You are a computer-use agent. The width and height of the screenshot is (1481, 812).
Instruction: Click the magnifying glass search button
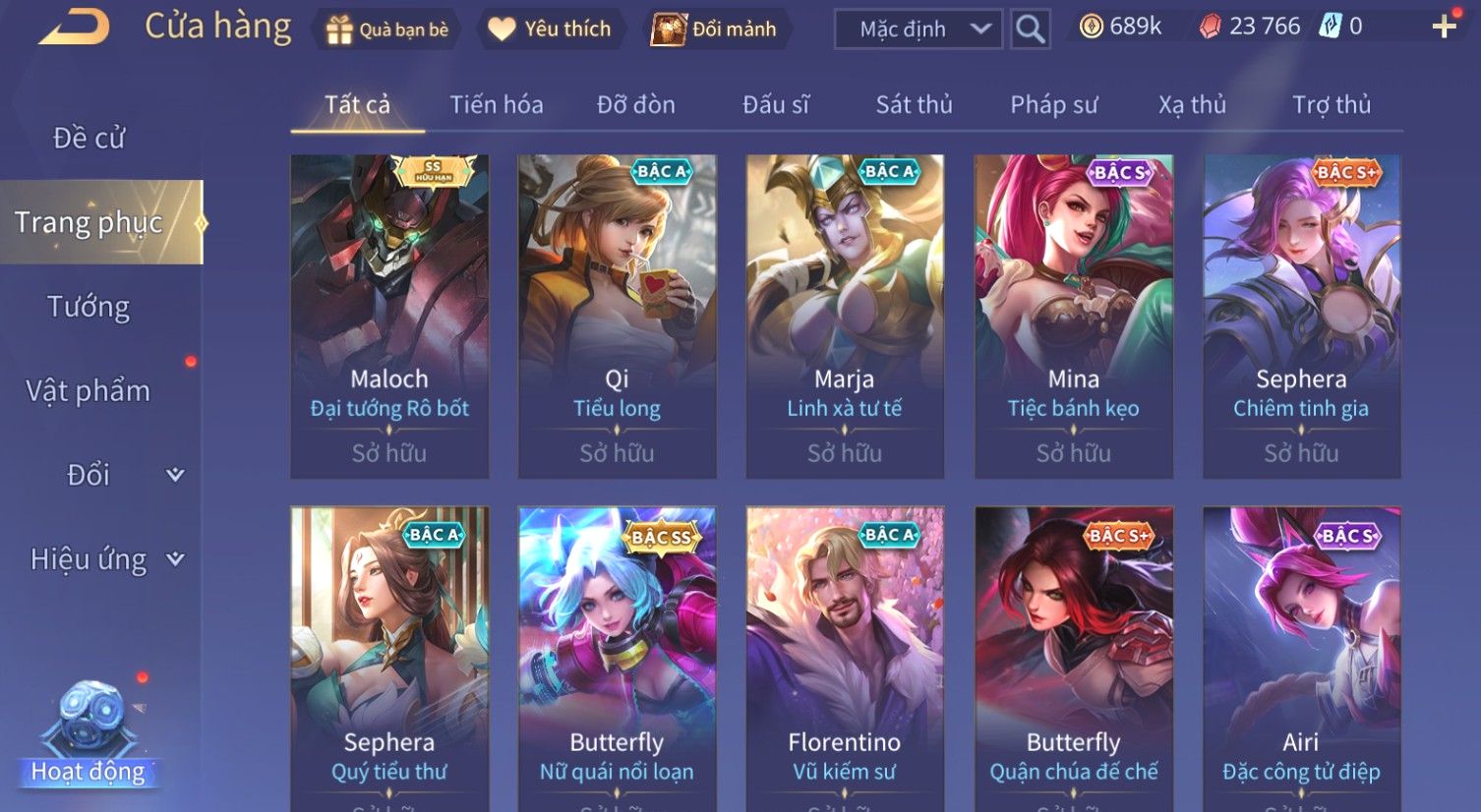(x=1030, y=29)
